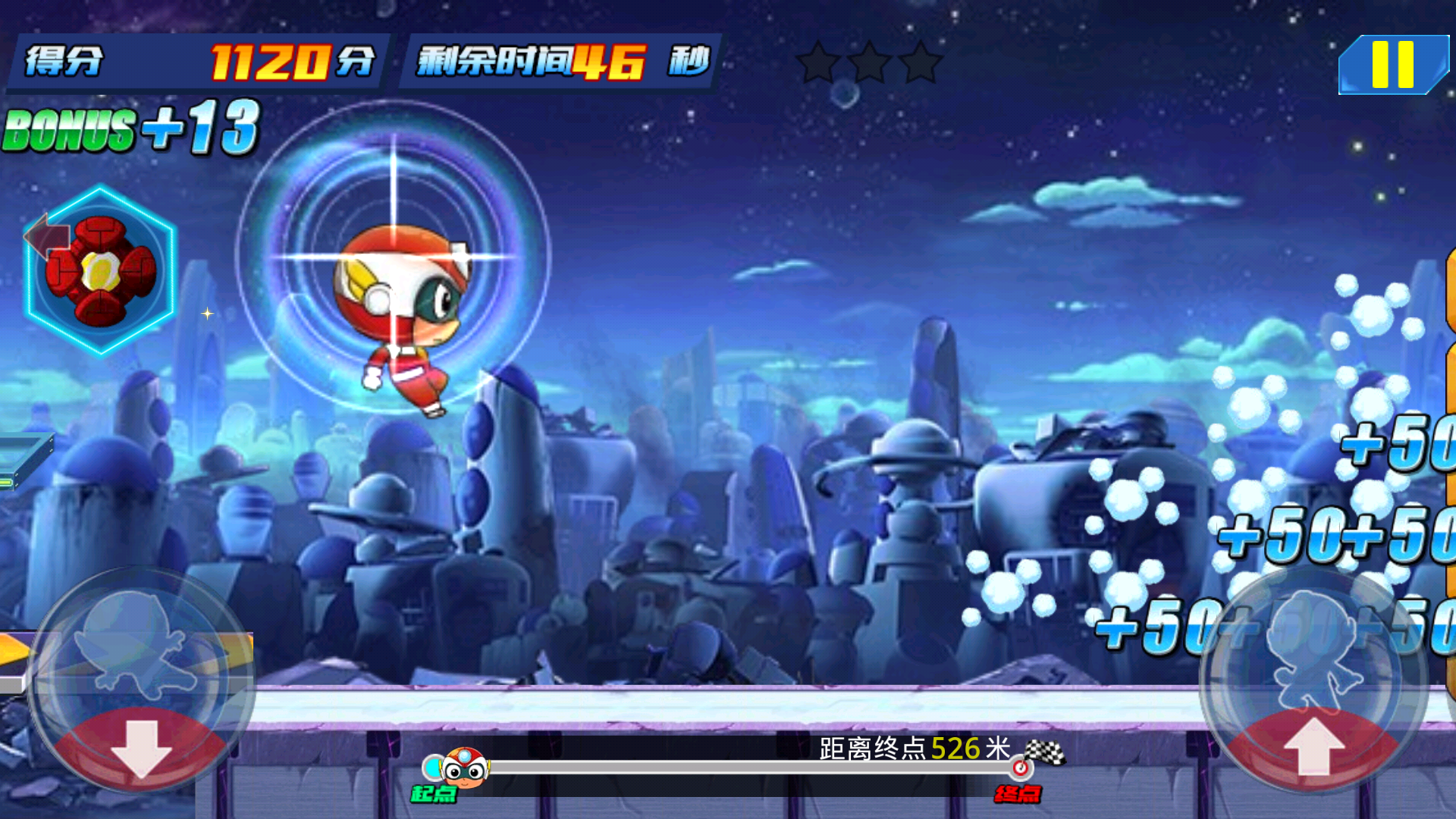1456x819 pixels.
Task: Activate the red hexagon power-up item
Action: click(101, 271)
